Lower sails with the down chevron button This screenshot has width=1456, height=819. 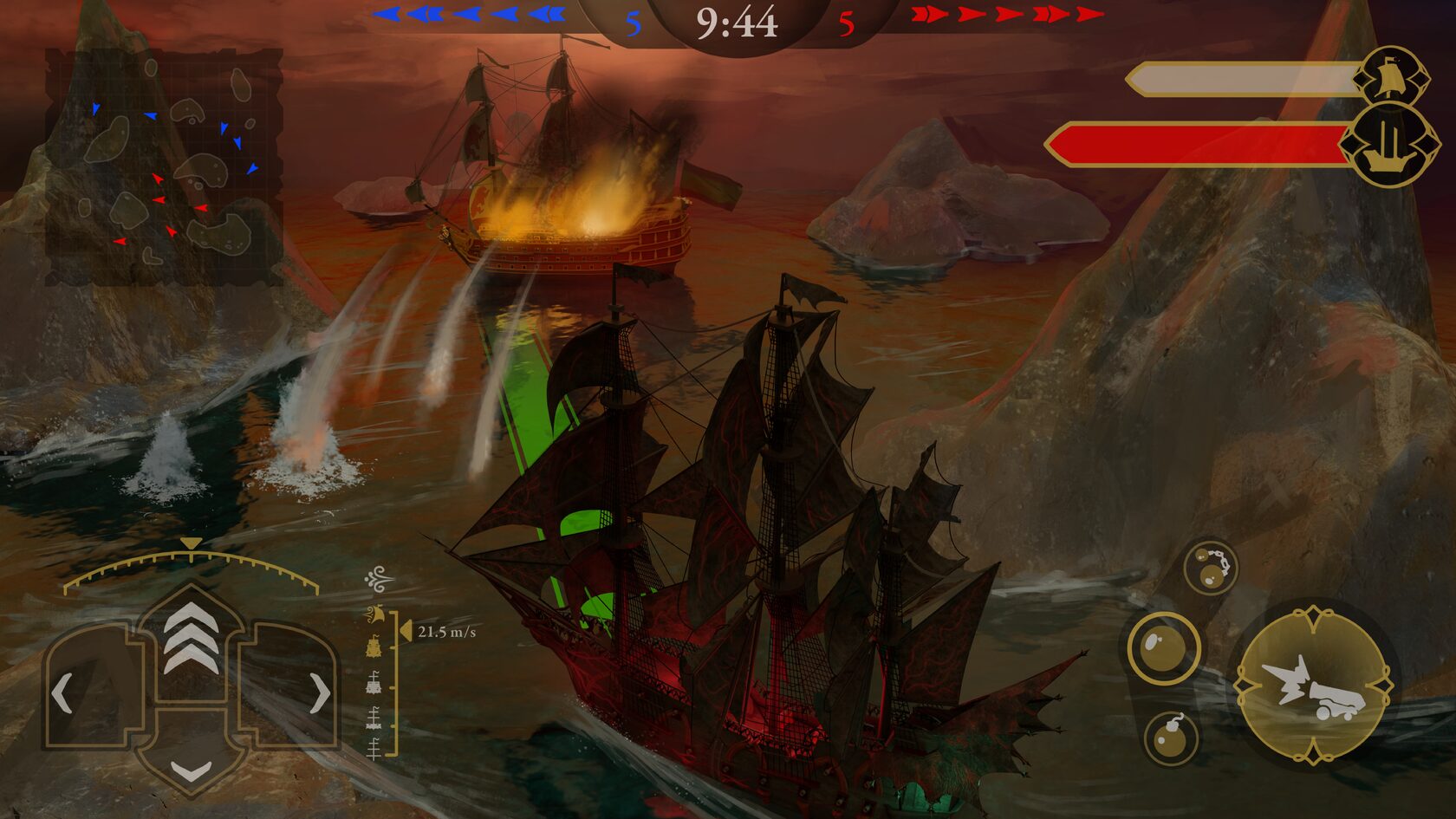click(x=191, y=769)
